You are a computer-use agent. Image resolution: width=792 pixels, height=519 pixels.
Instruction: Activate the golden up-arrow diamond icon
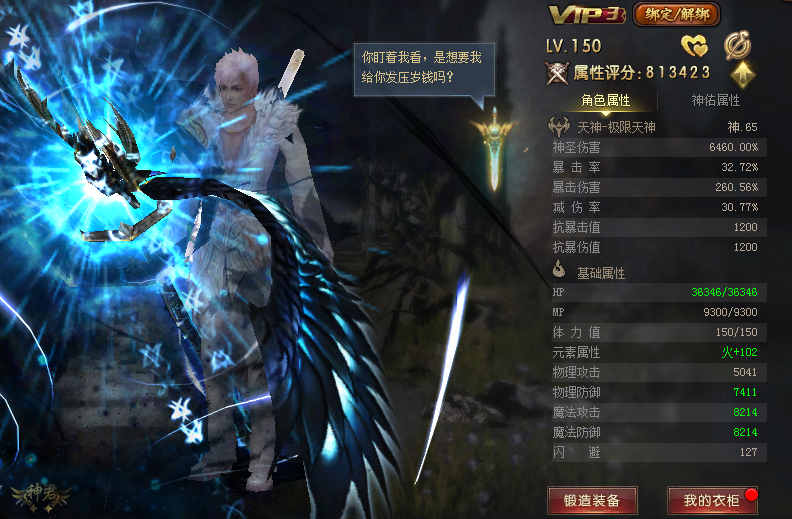pos(742,73)
